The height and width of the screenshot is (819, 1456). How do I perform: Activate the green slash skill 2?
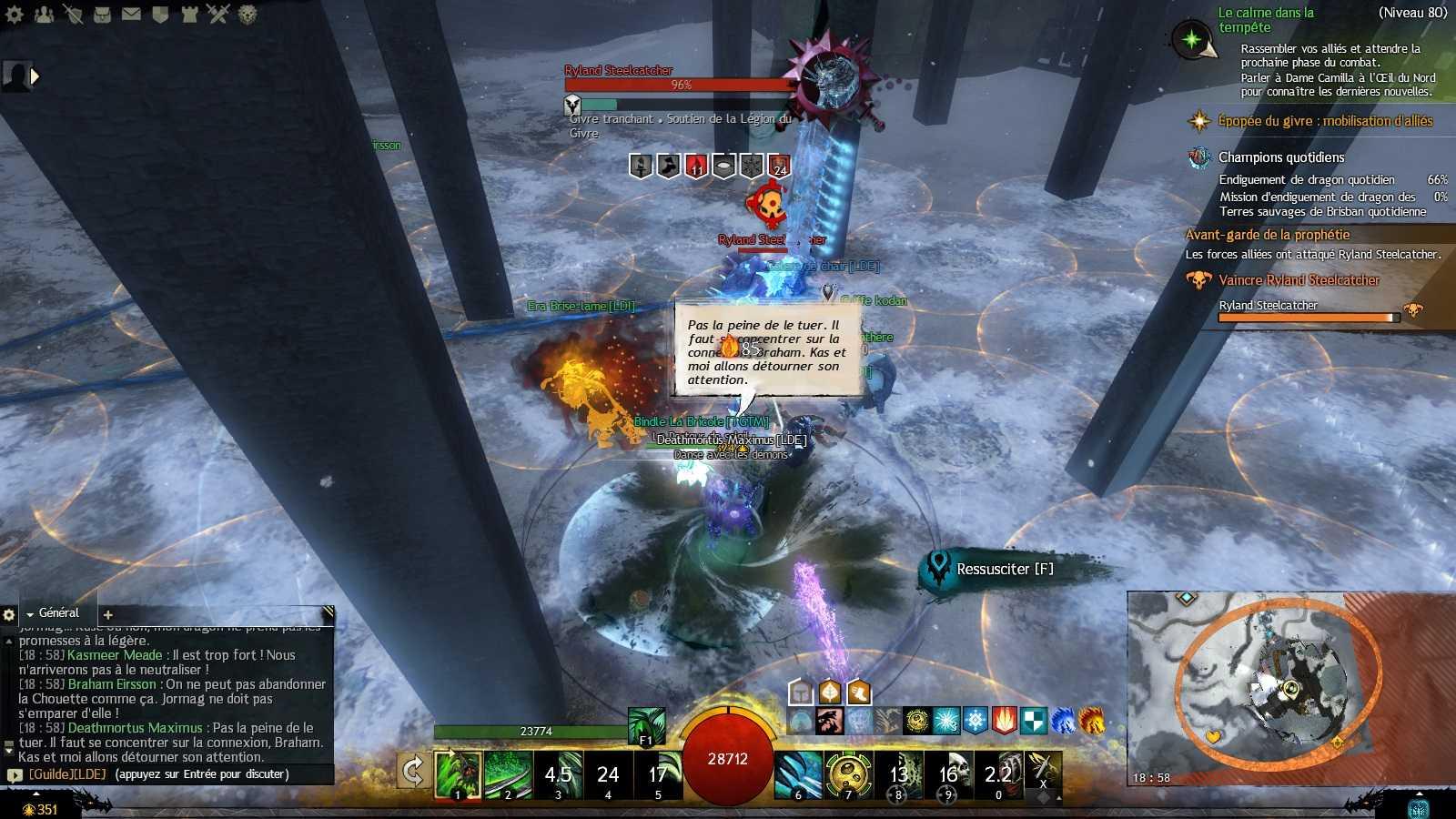coord(508,773)
